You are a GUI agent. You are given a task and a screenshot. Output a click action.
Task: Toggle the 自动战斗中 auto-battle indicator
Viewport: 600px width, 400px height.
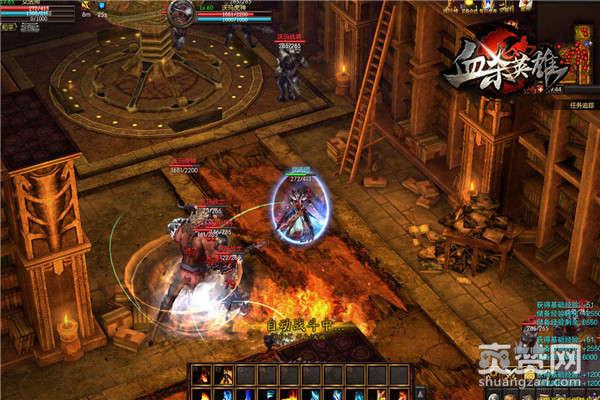(299, 325)
